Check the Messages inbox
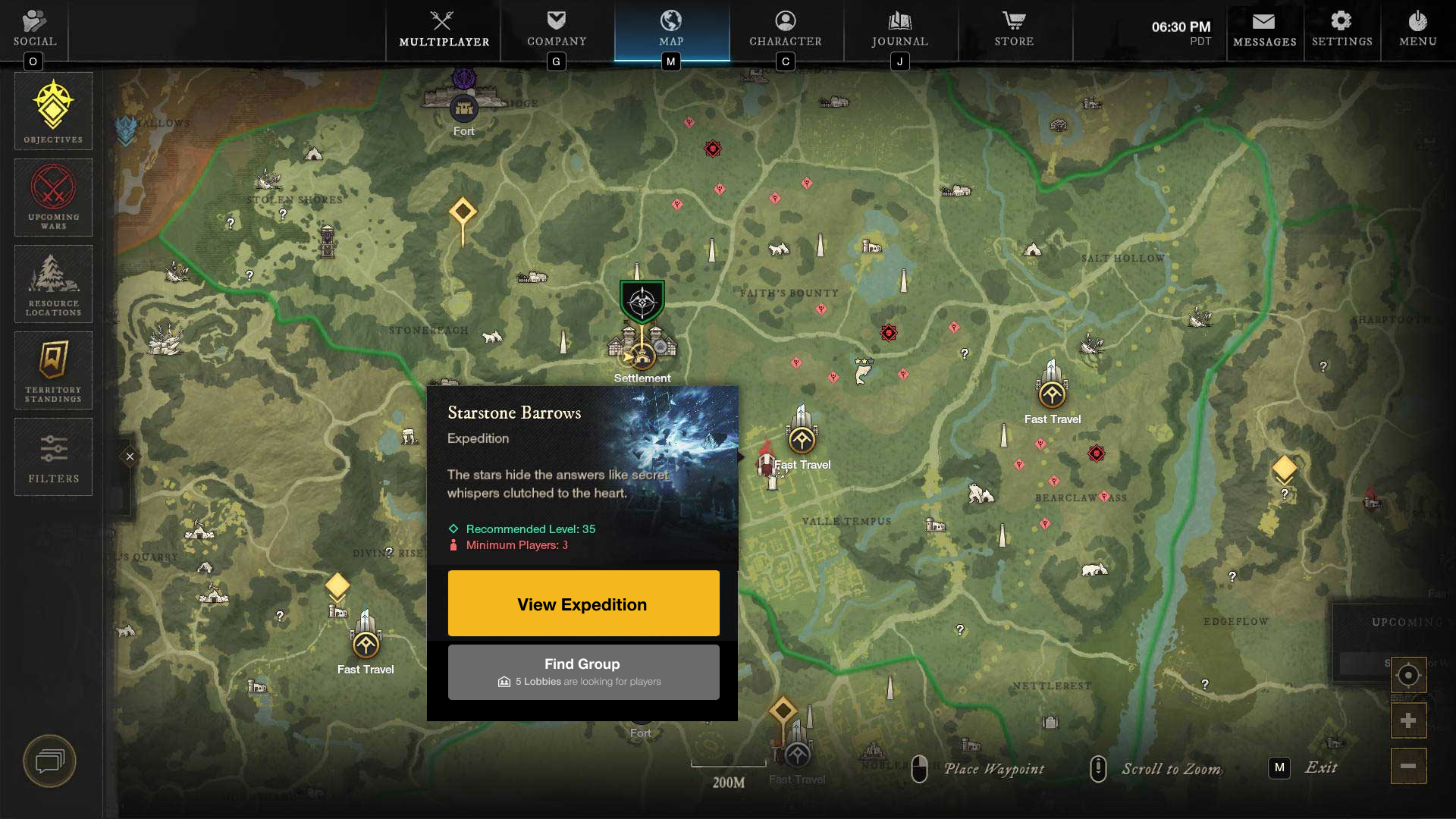Screen dimensions: 1456x819 (x=1264, y=29)
